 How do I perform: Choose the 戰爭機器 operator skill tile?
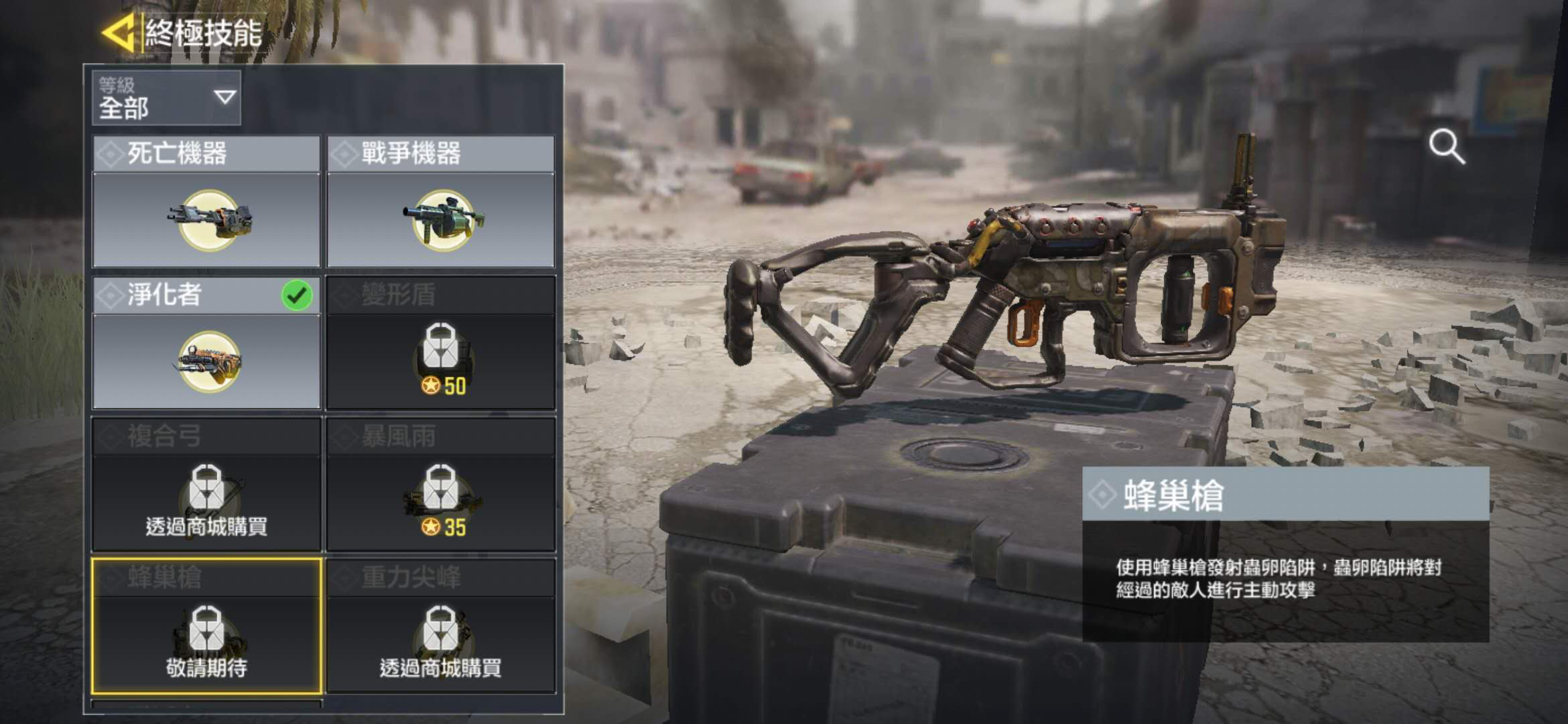441,202
